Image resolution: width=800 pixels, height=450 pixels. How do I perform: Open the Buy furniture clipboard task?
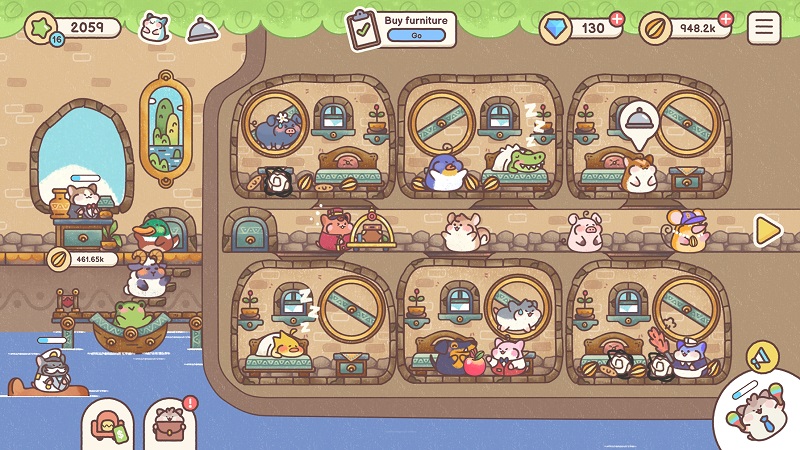click(x=362, y=29)
